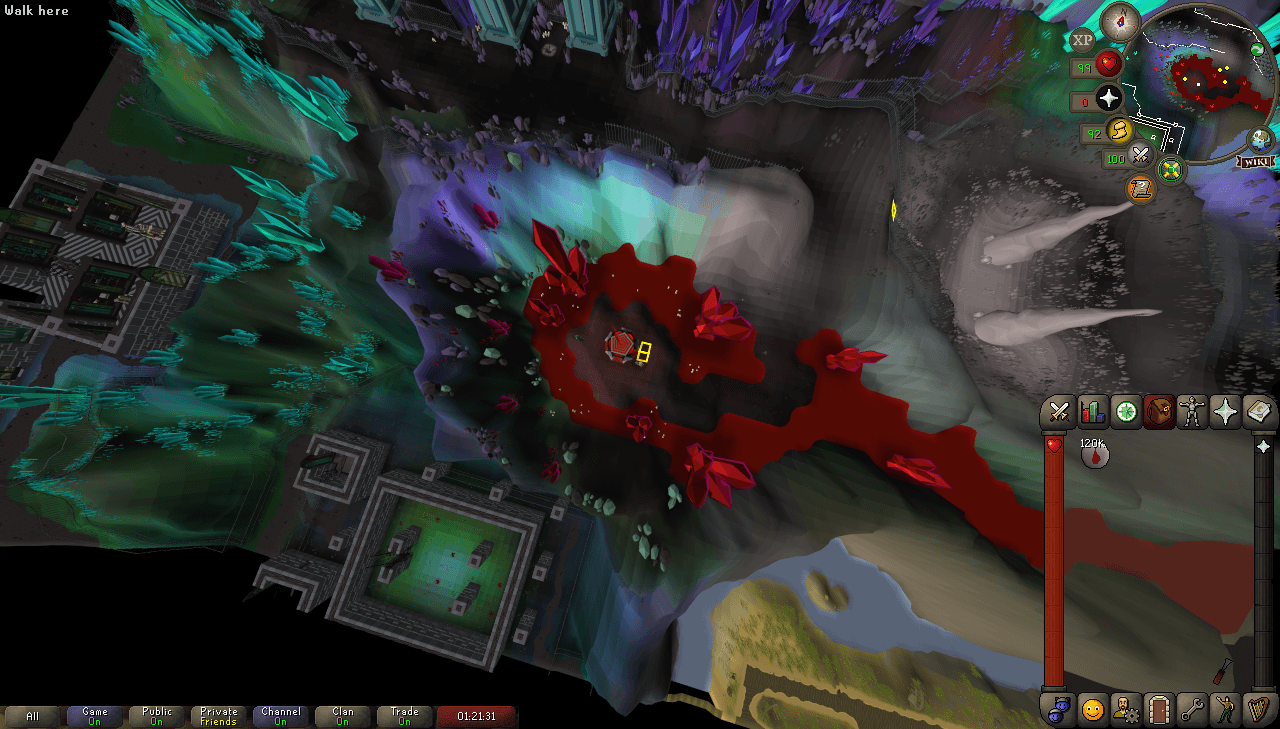The width and height of the screenshot is (1280, 729).
Task: Select the Clan chat tab
Action: tap(342, 716)
